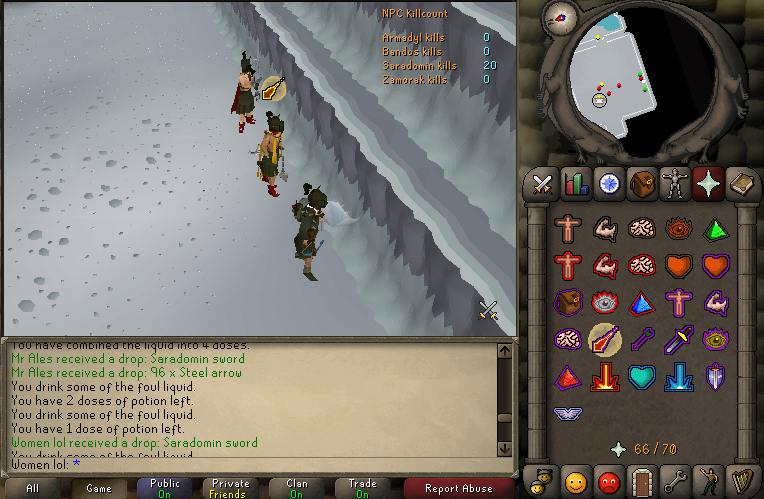Viewport: 764px width, 499px height.
Task: Turn on the Thick Skin prayer
Action: 569,229
